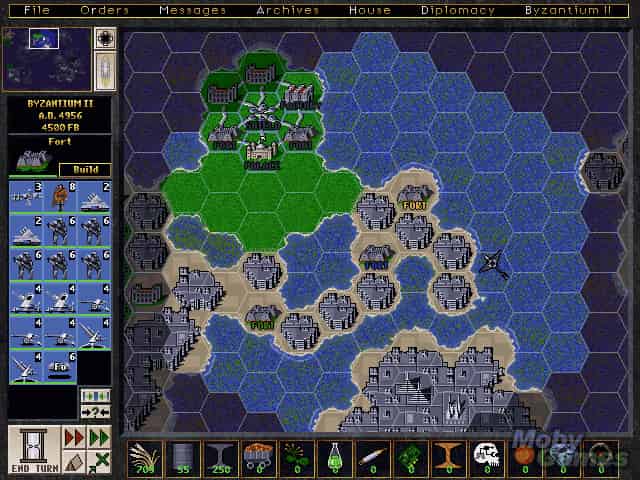Open the File menu

tap(38, 10)
